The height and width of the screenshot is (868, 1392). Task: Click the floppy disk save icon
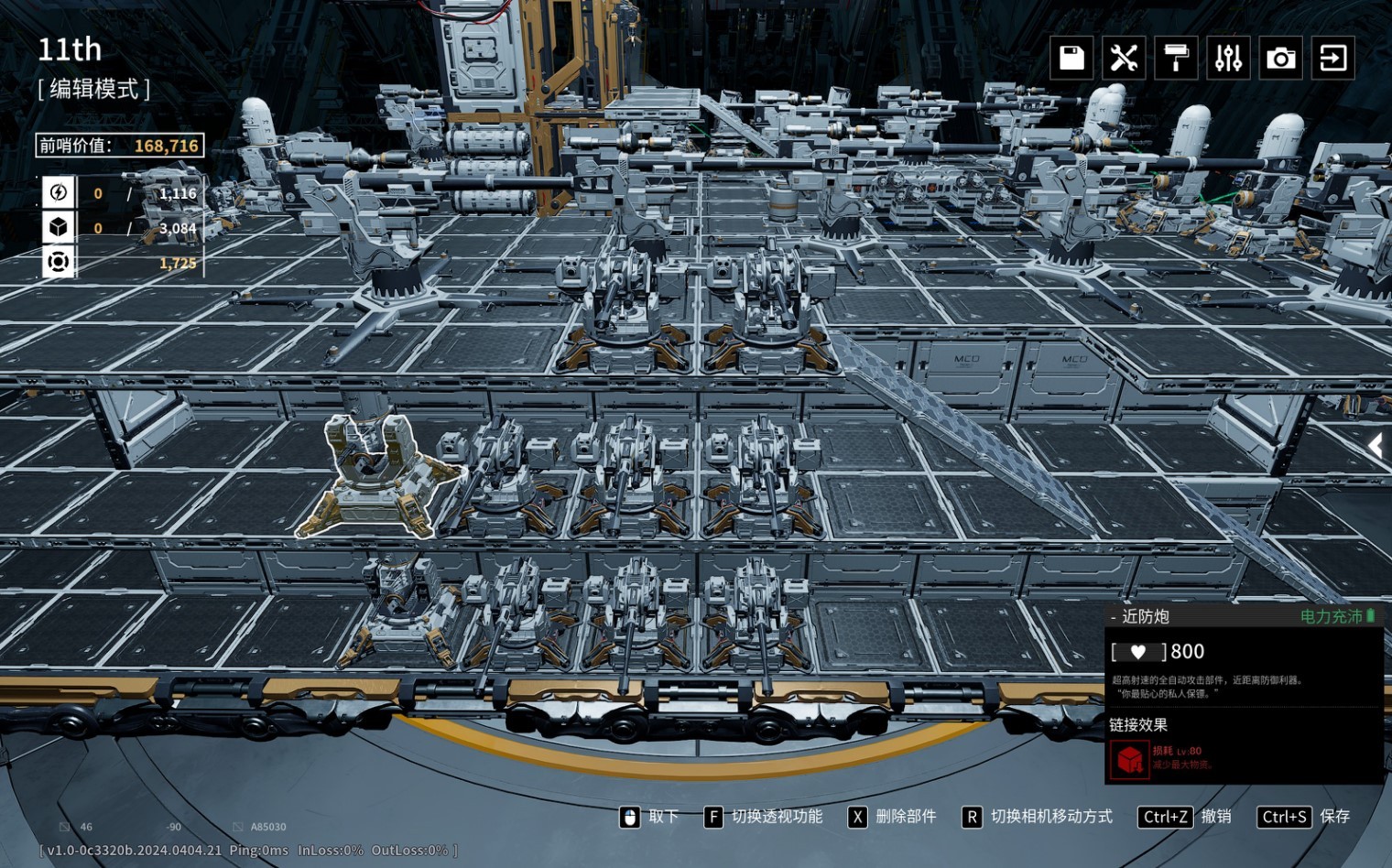click(1071, 58)
